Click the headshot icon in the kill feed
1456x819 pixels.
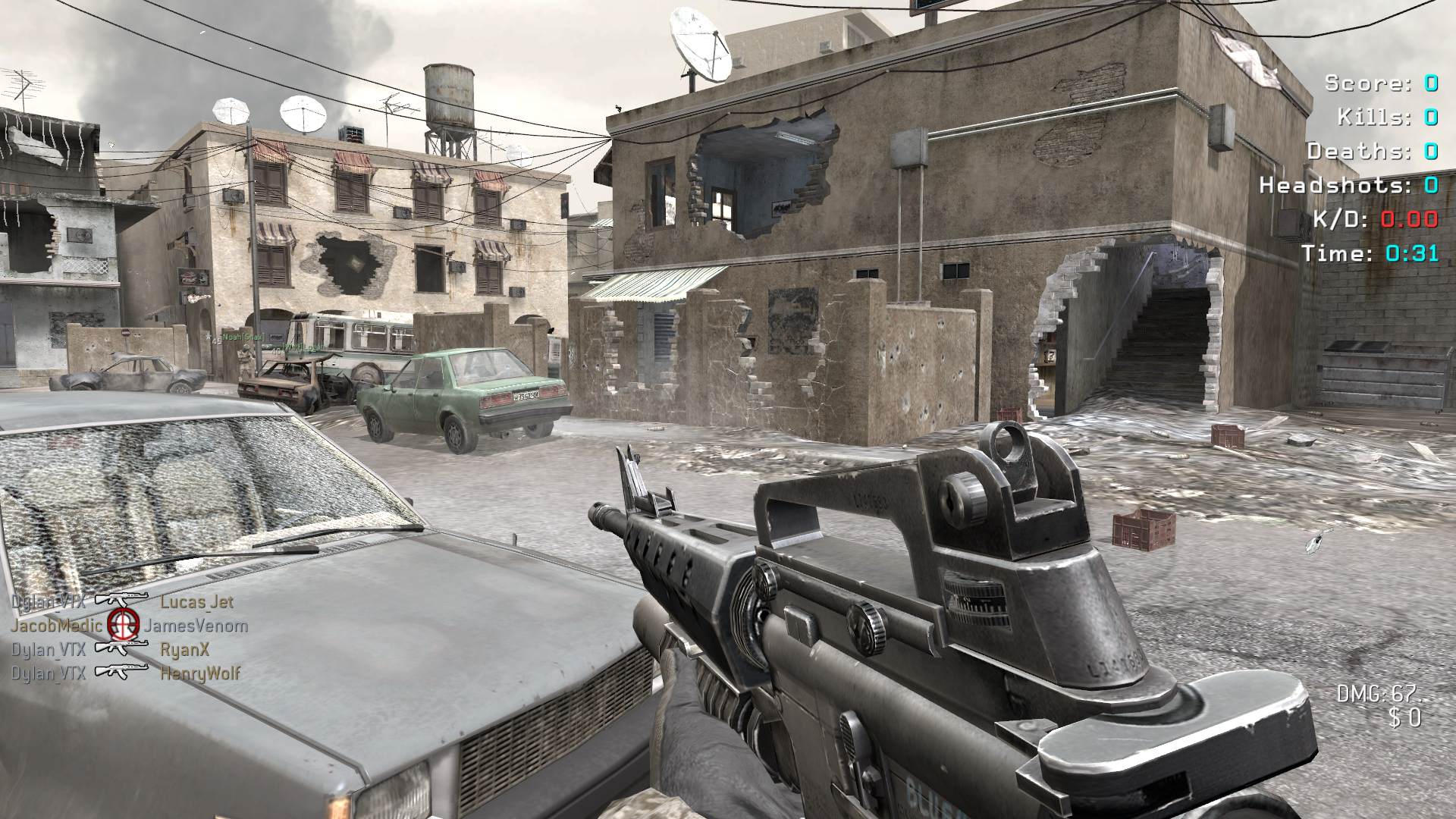pos(123,624)
